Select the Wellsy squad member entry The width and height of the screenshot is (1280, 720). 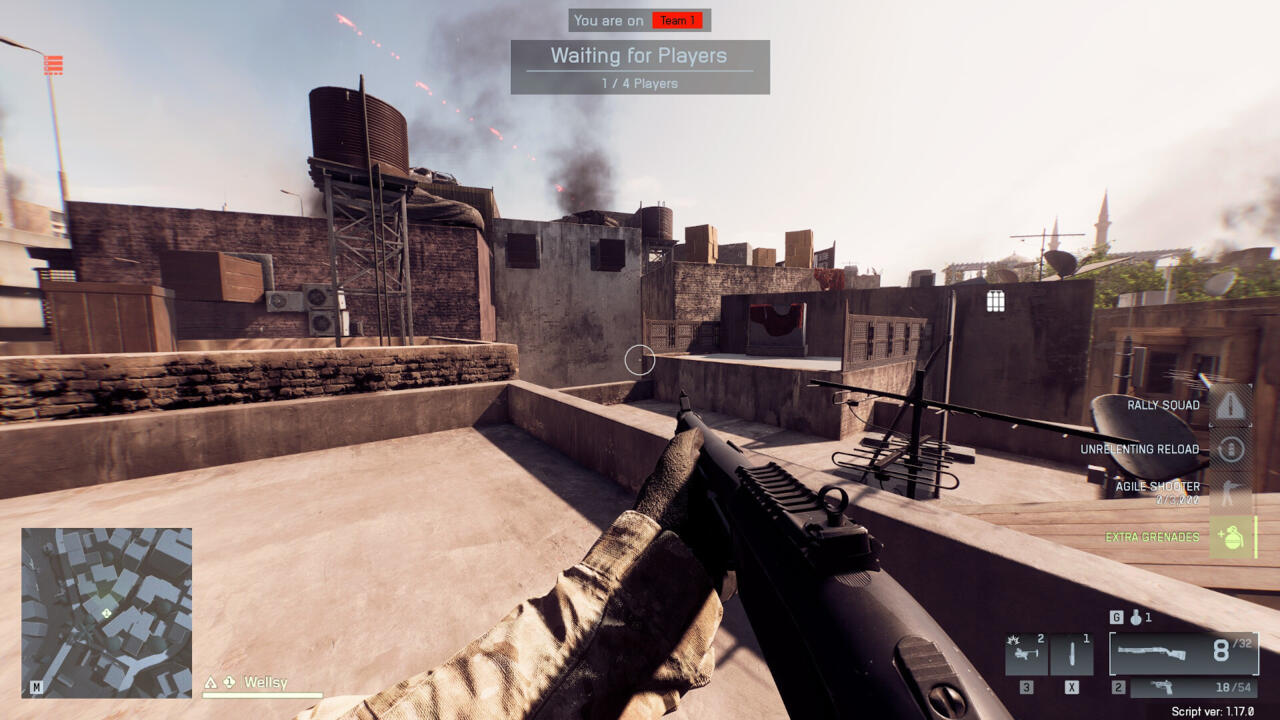264,683
